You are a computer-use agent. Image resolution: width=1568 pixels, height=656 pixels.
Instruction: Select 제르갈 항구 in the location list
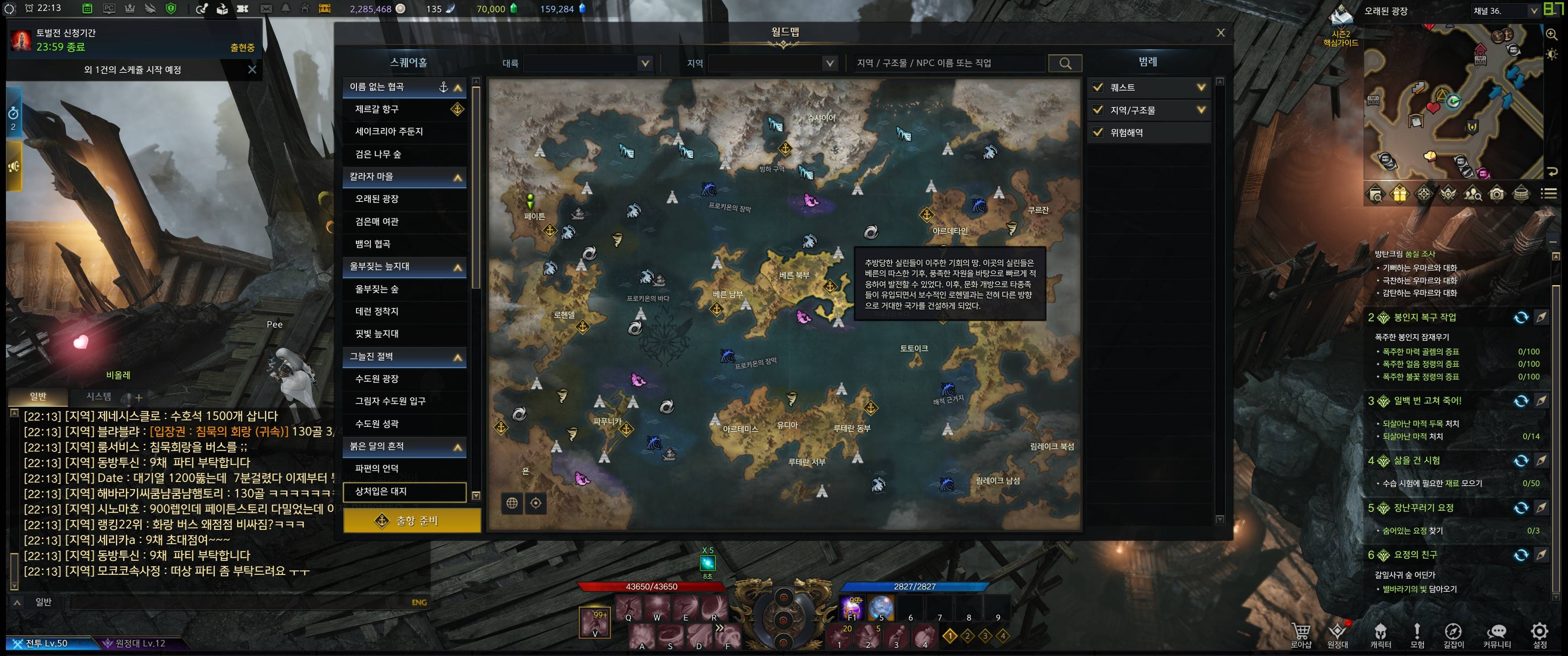coord(377,109)
